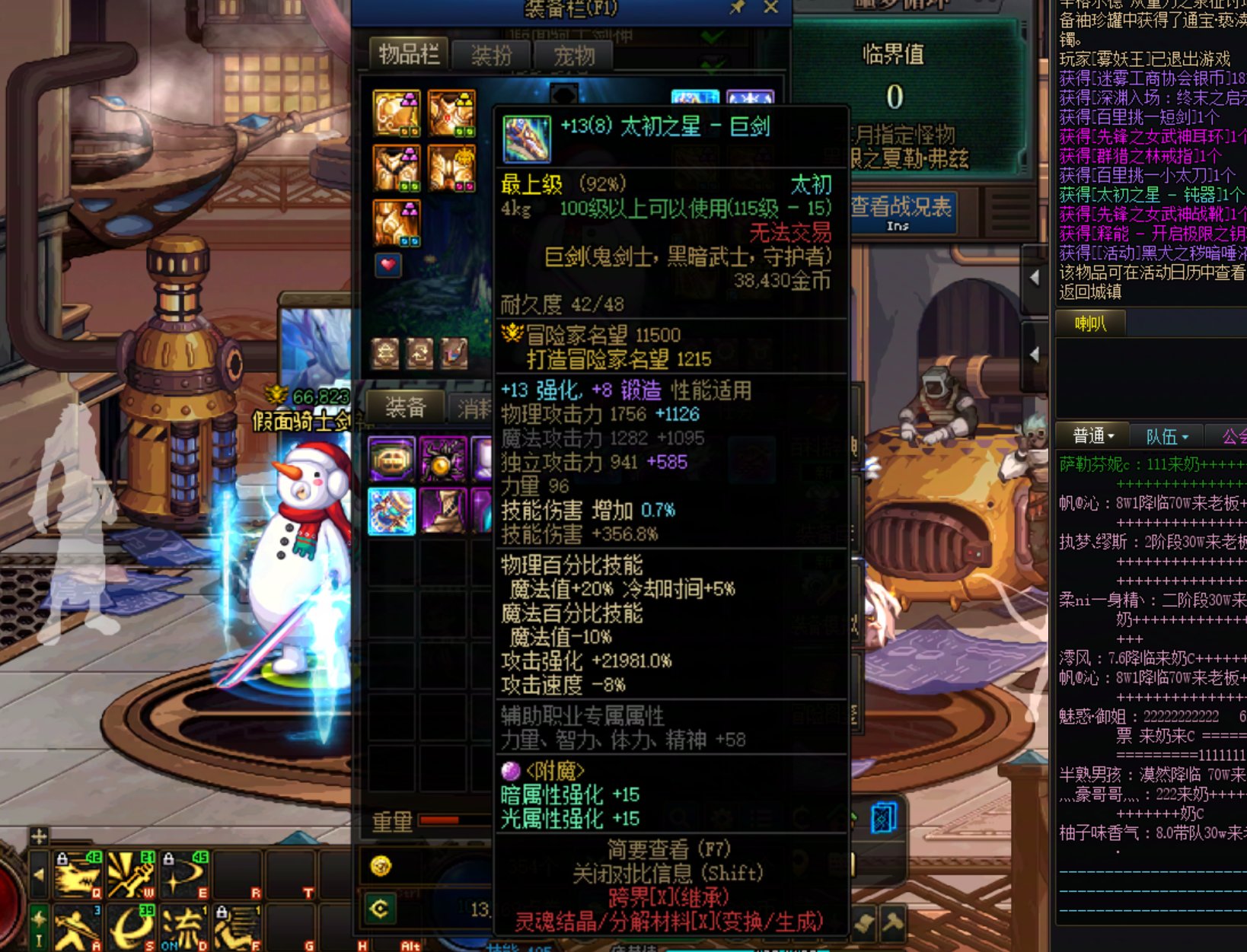This screenshot has width=1247, height=952.
Task: Open the blue card deck icon
Action: tap(883, 819)
